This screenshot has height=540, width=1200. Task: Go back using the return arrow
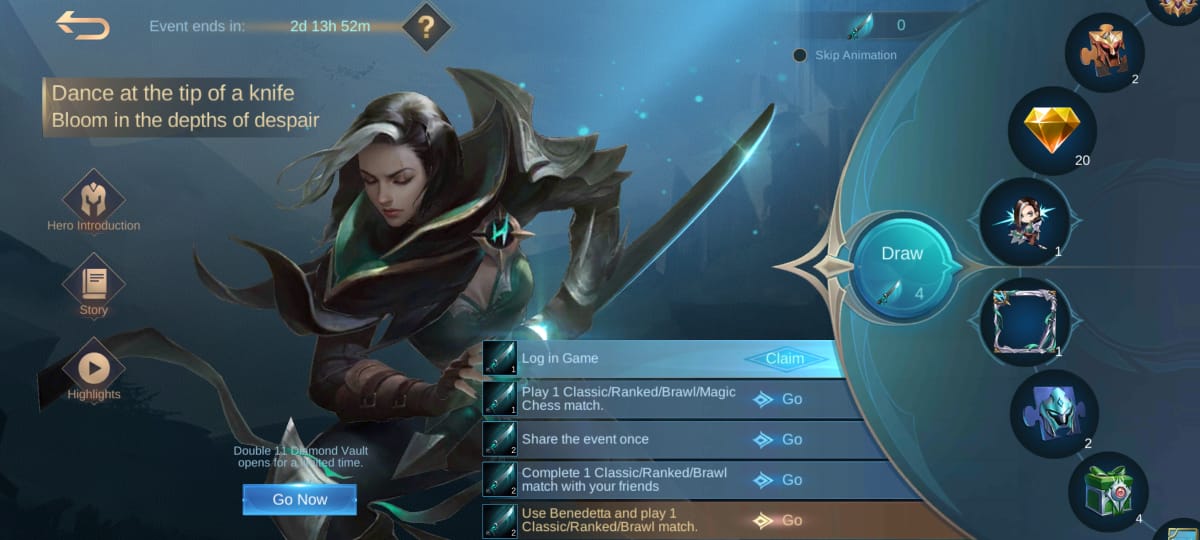tap(83, 26)
